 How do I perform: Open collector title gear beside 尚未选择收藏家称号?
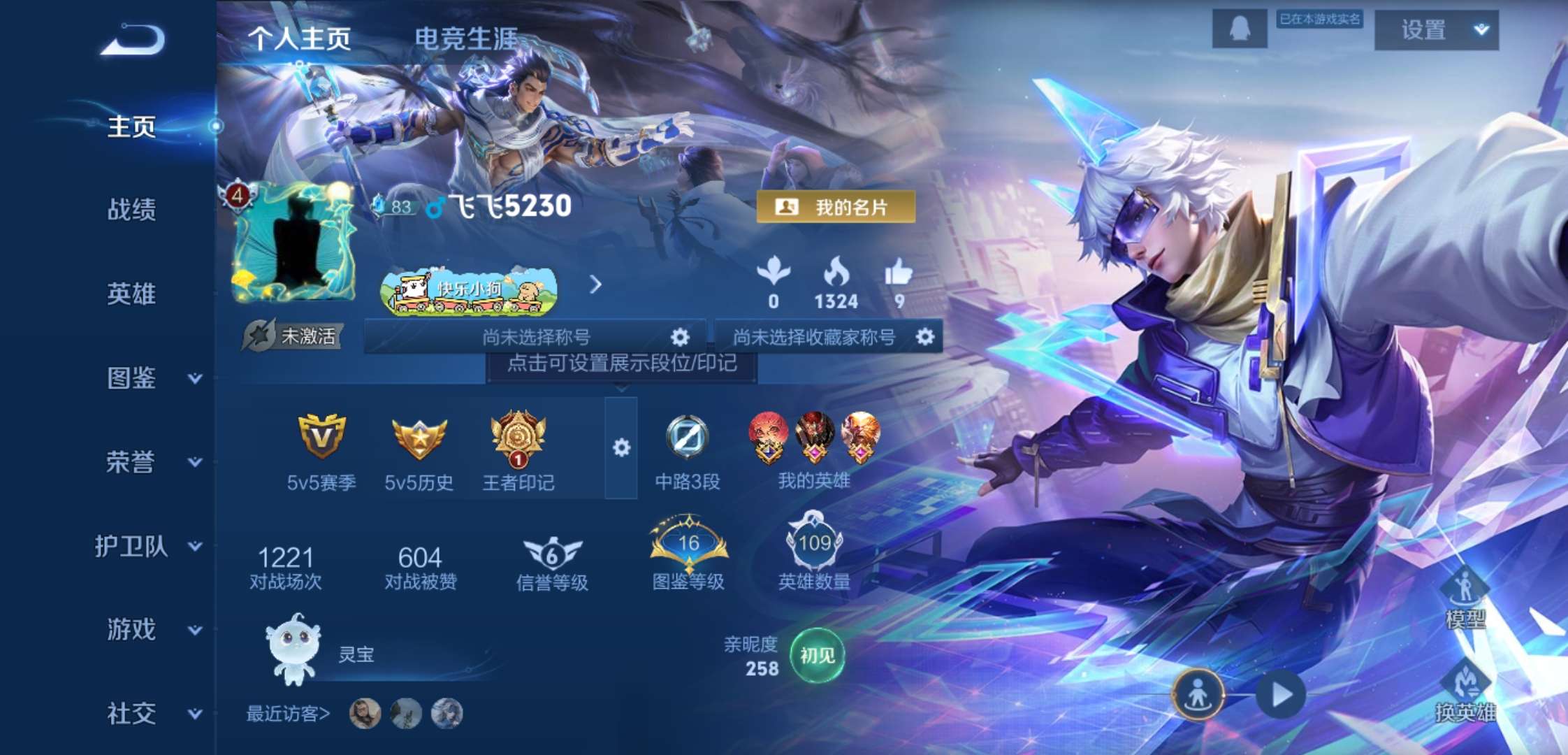927,337
